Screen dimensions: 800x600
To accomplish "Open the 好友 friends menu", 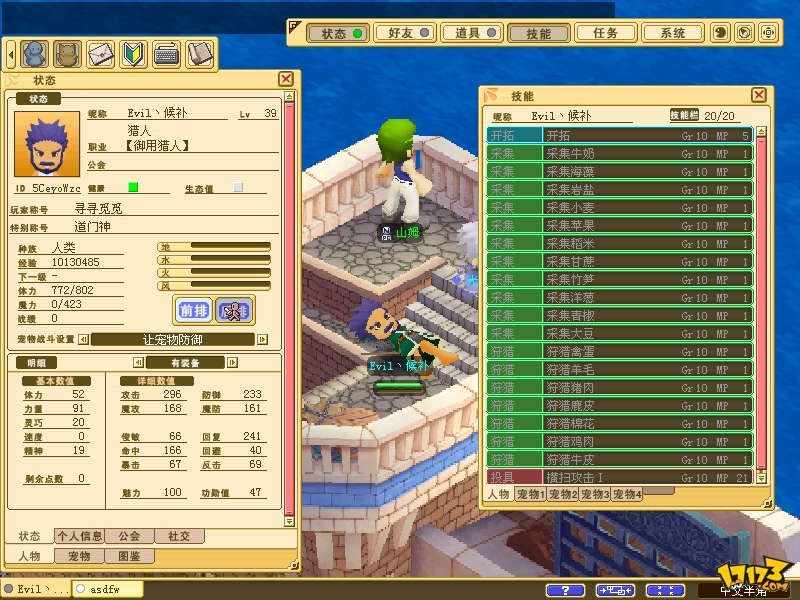I will [x=408, y=33].
